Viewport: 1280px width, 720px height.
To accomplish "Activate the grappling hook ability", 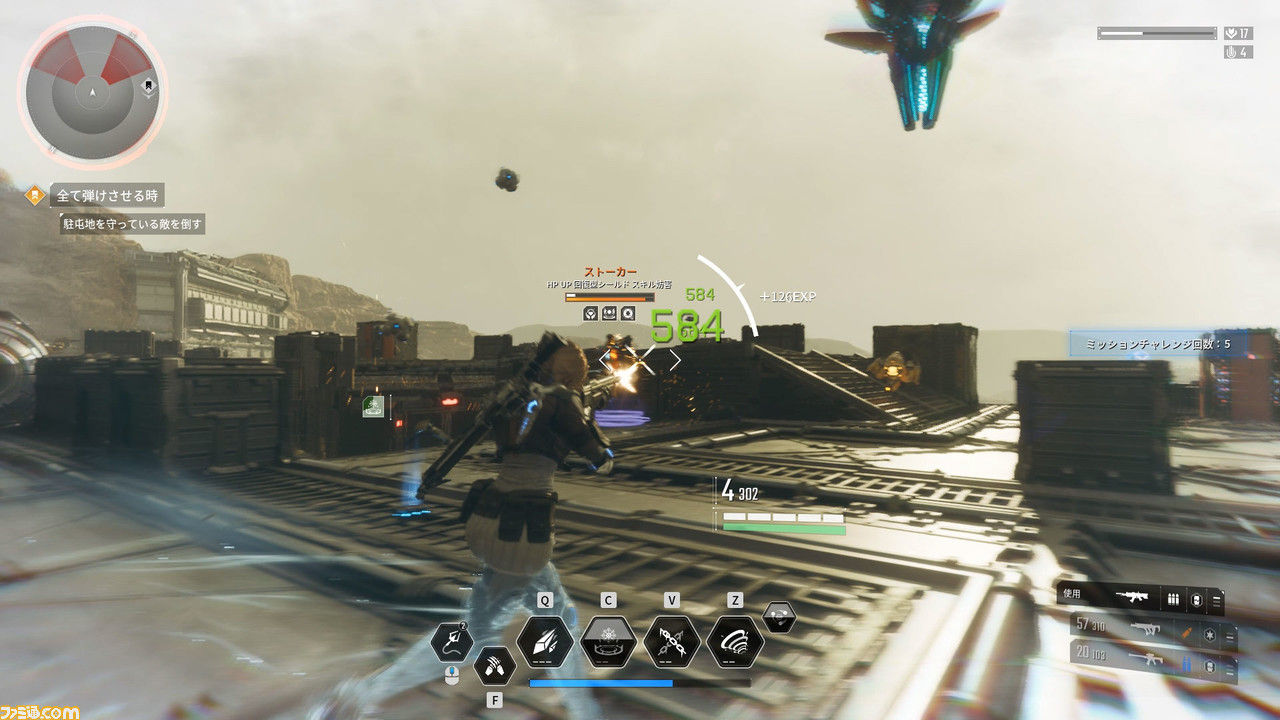I will click(451, 642).
